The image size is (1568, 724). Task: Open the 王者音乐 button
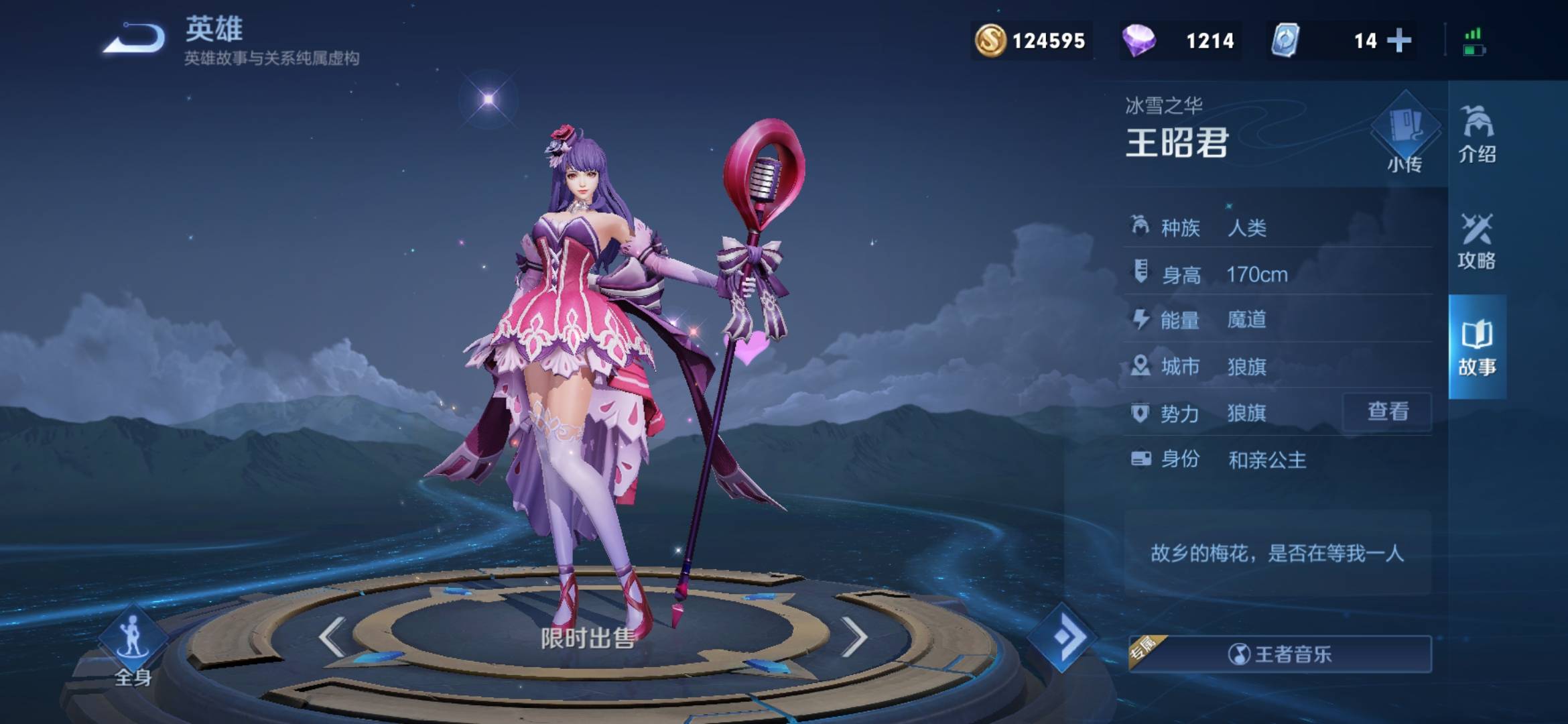(1280, 654)
